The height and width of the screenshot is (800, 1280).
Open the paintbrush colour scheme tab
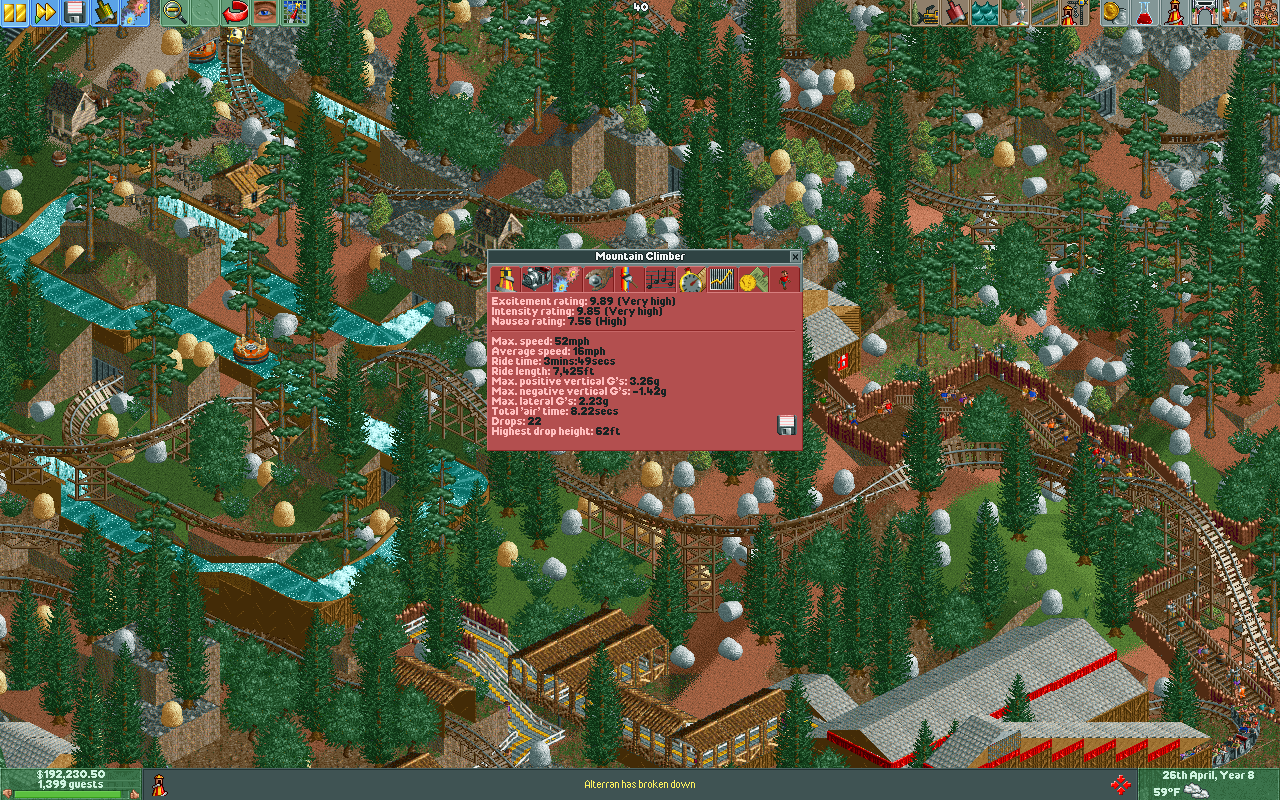tap(628, 280)
